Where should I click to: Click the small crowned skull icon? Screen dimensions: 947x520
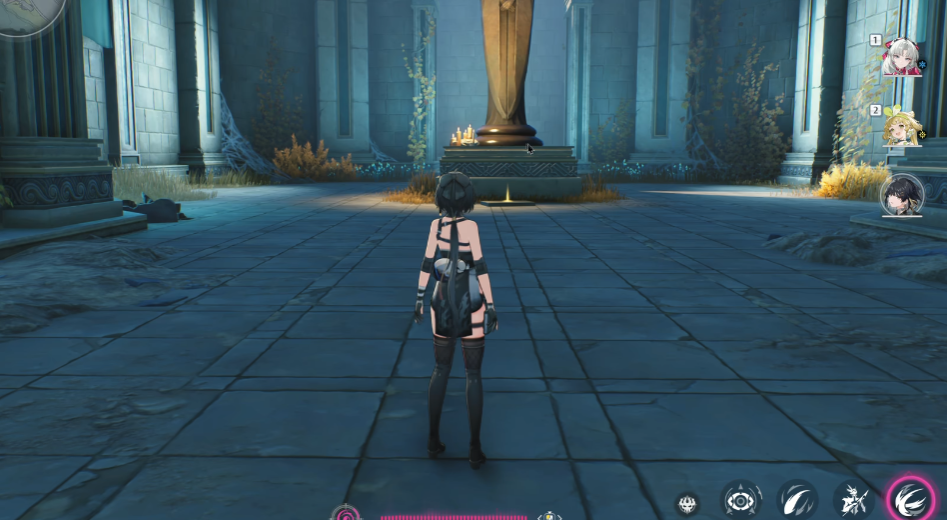(687, 504)
